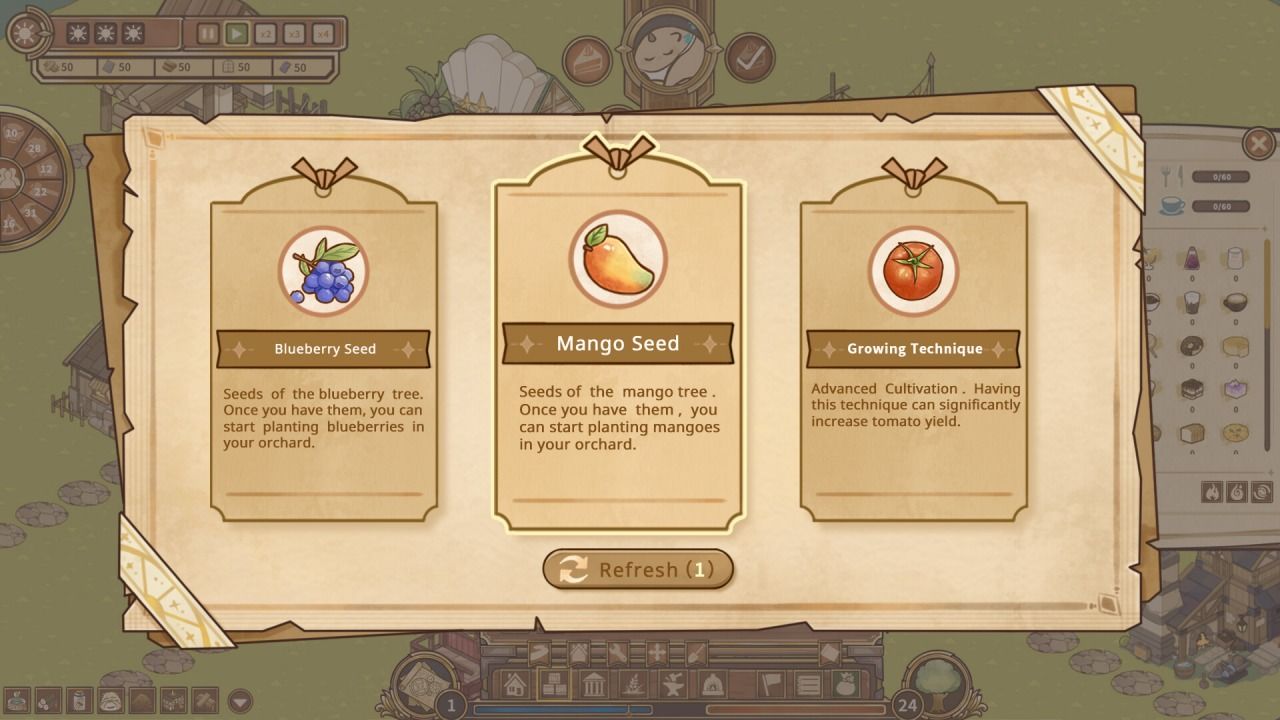This screenshot has width=1280, height=720.
Task: Expand the bottom-left arrow dropdown
Action: click(x=240, y=701)
